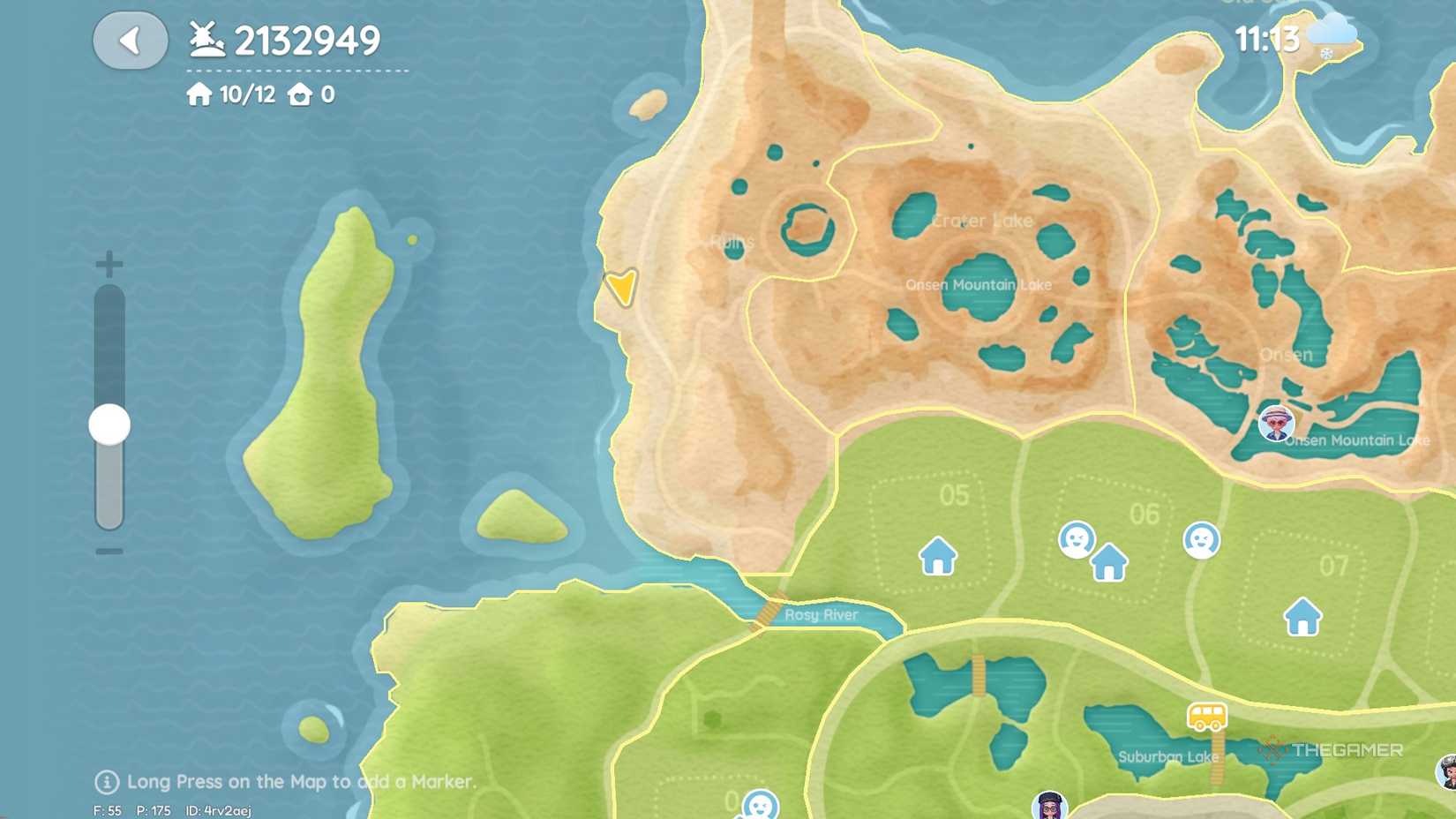Select the yellow player direction marker
1456x819 pixels.
(x=620, y=287)
